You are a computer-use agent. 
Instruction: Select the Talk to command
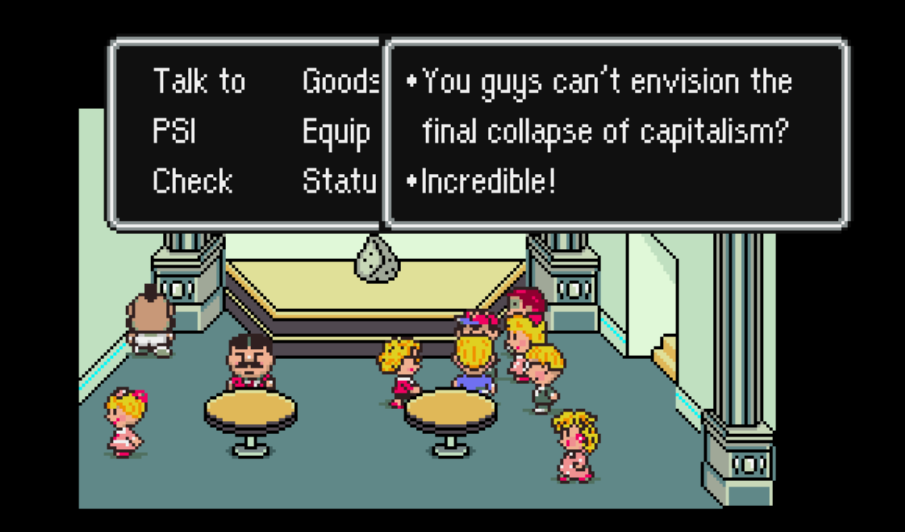pos(198,81)
